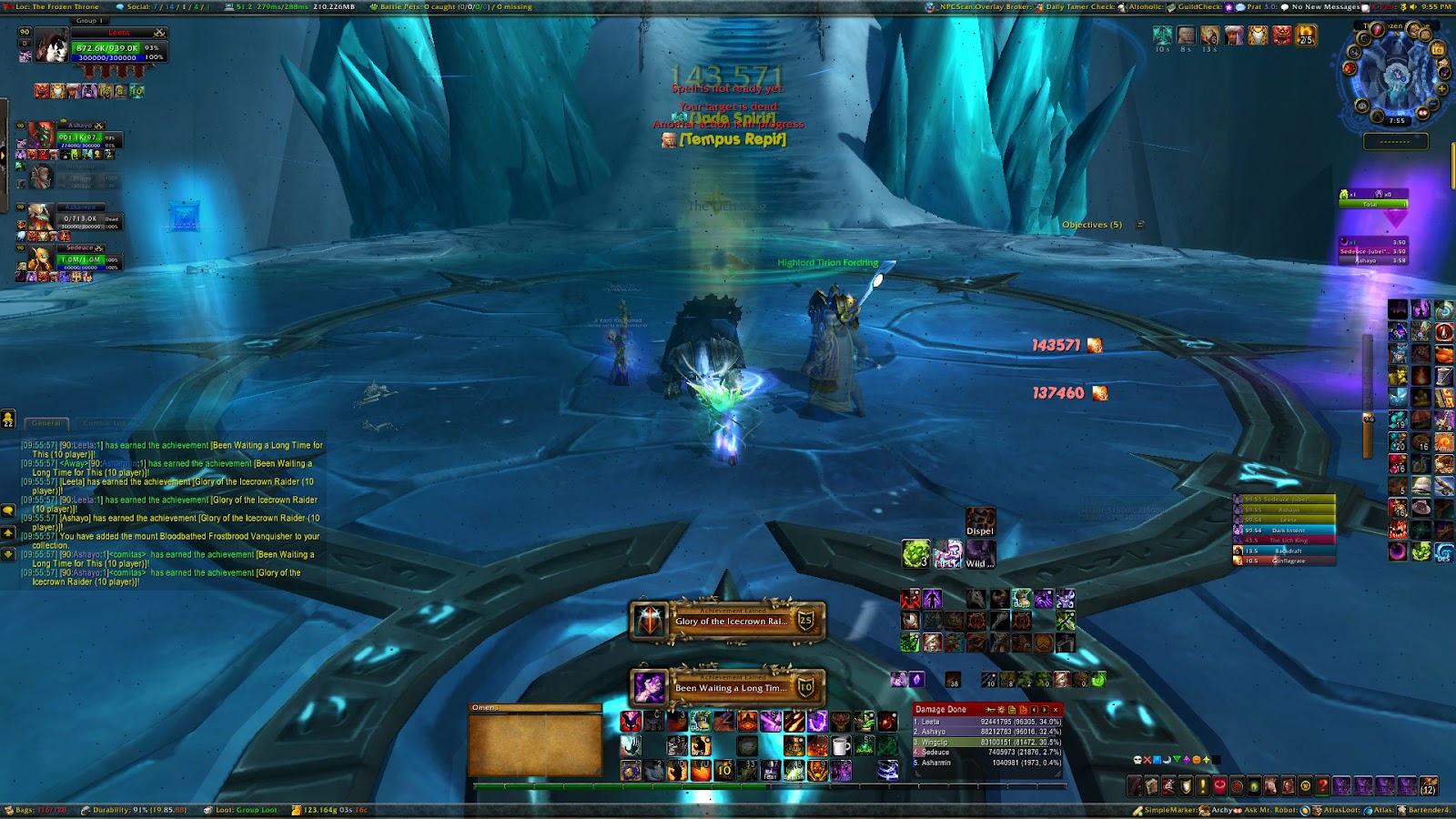Image resolution: width=1456 pixels, height=819 pixels.
Task: Use the white coffee mug action slot
Action: point(841,747)
